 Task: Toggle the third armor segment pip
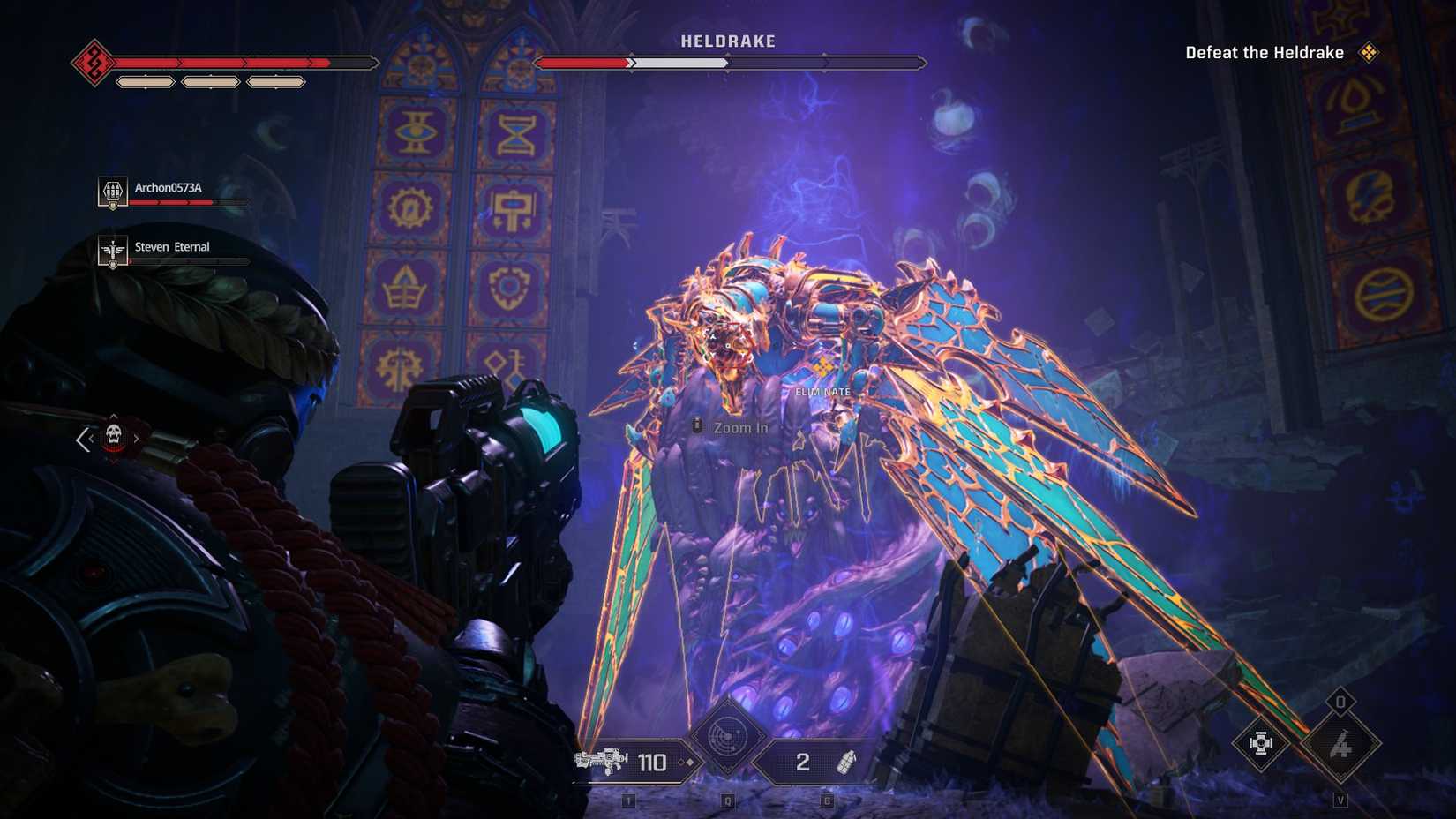point(276,80)
